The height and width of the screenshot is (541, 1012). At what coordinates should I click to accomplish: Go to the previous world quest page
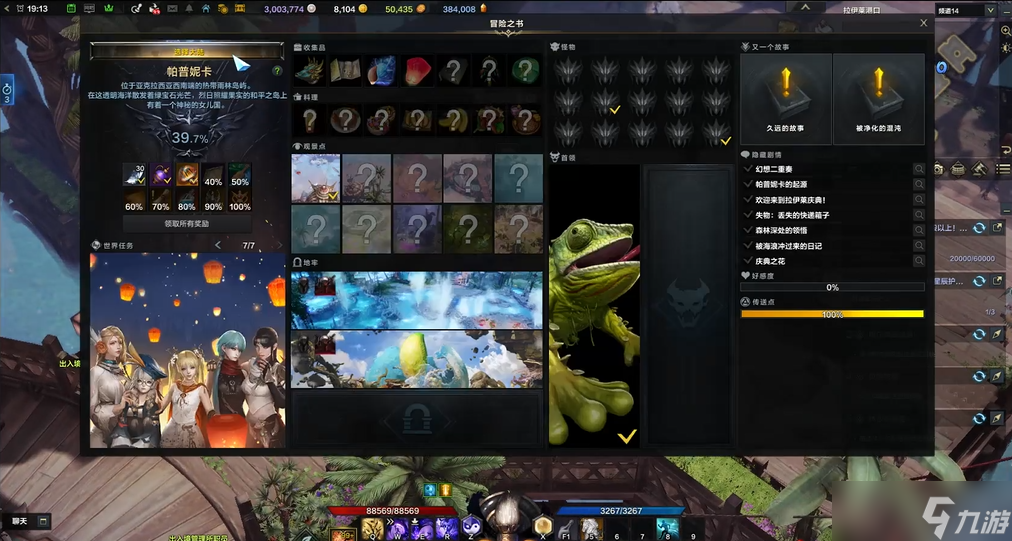click(219, 245)
